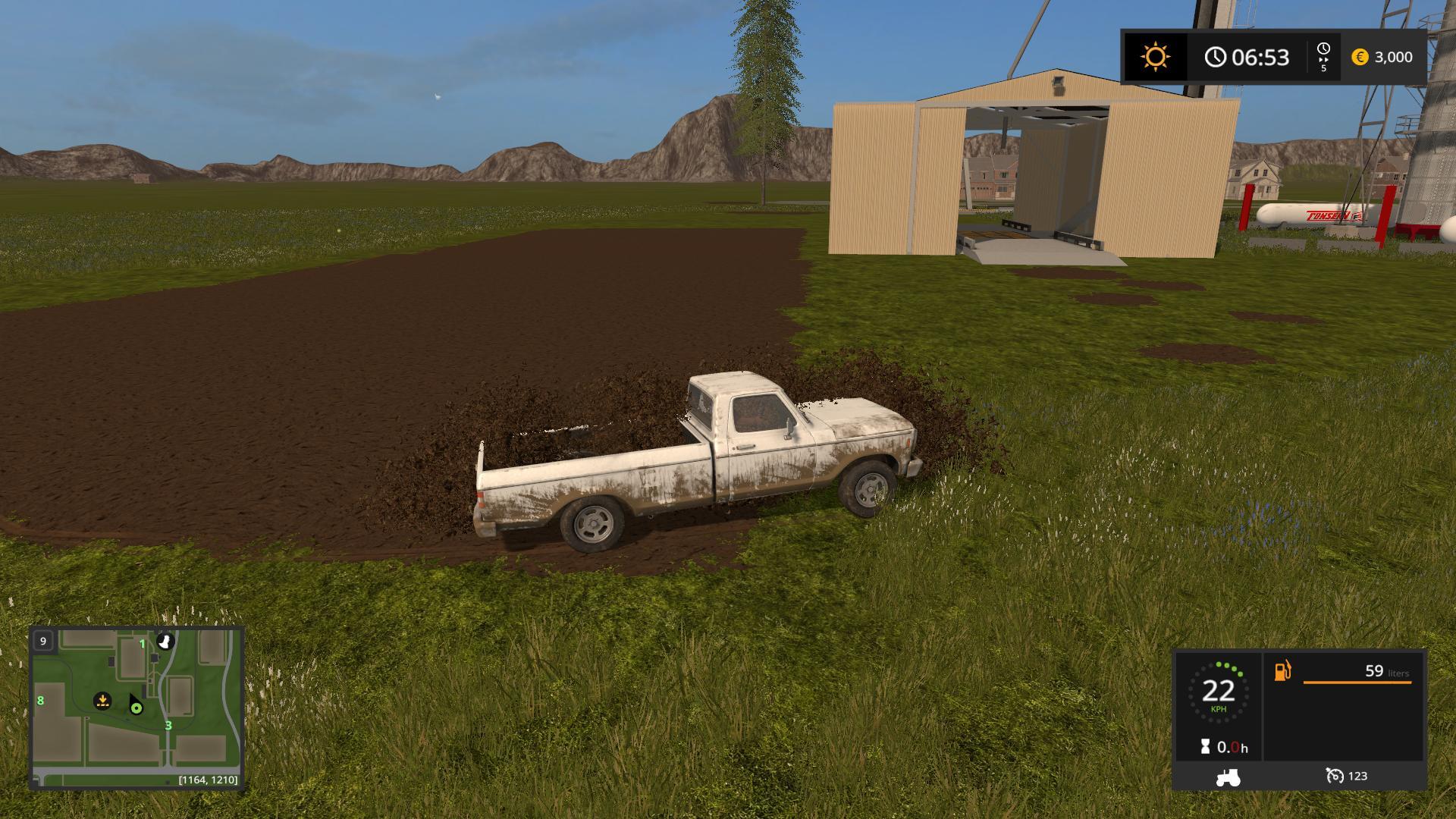Toggle the time scale x5 indicator
Viewport: 1456px width, 819px height.
click(x=1324, y=57)
